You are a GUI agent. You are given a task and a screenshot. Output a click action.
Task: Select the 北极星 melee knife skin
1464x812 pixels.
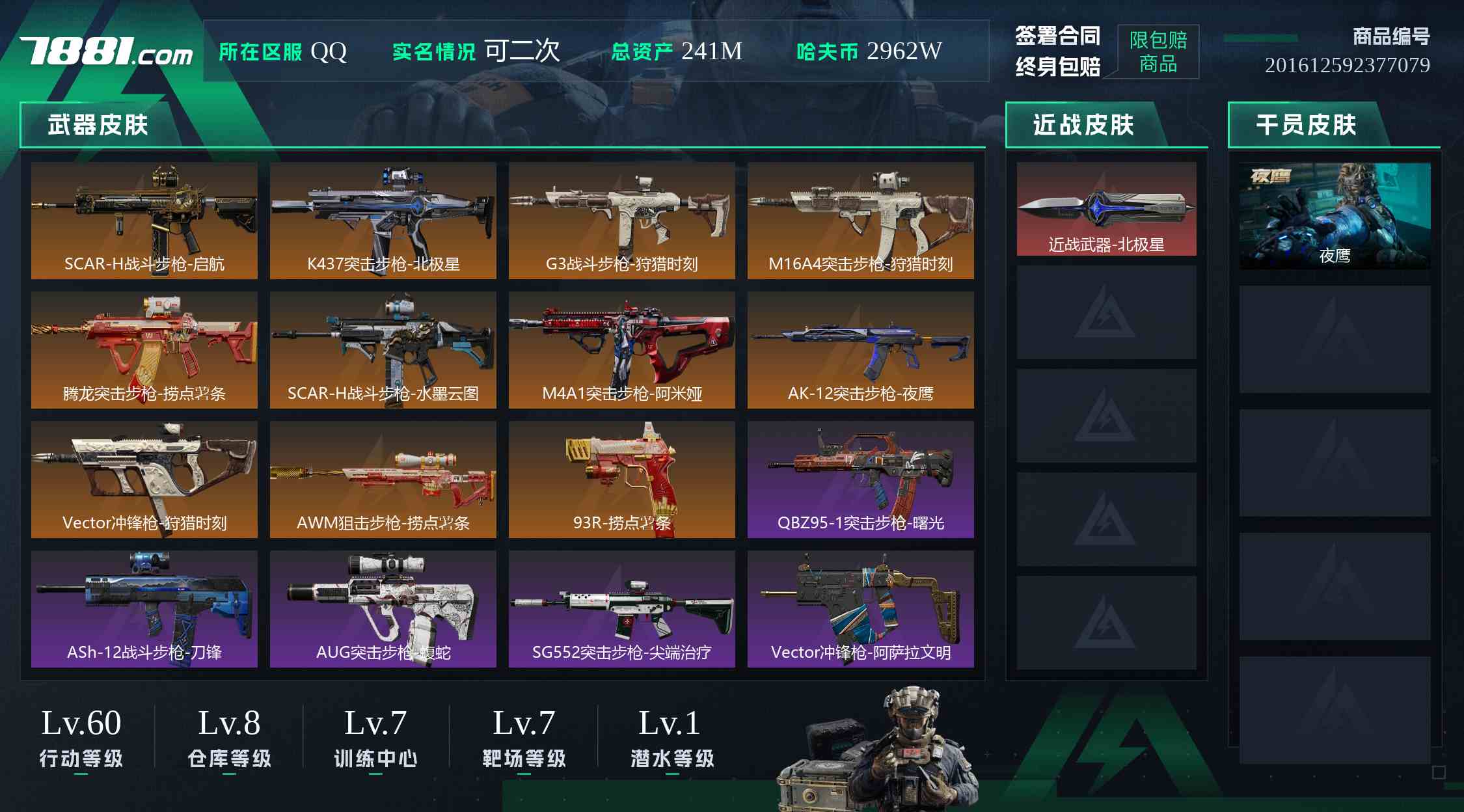coord(1106,209)
